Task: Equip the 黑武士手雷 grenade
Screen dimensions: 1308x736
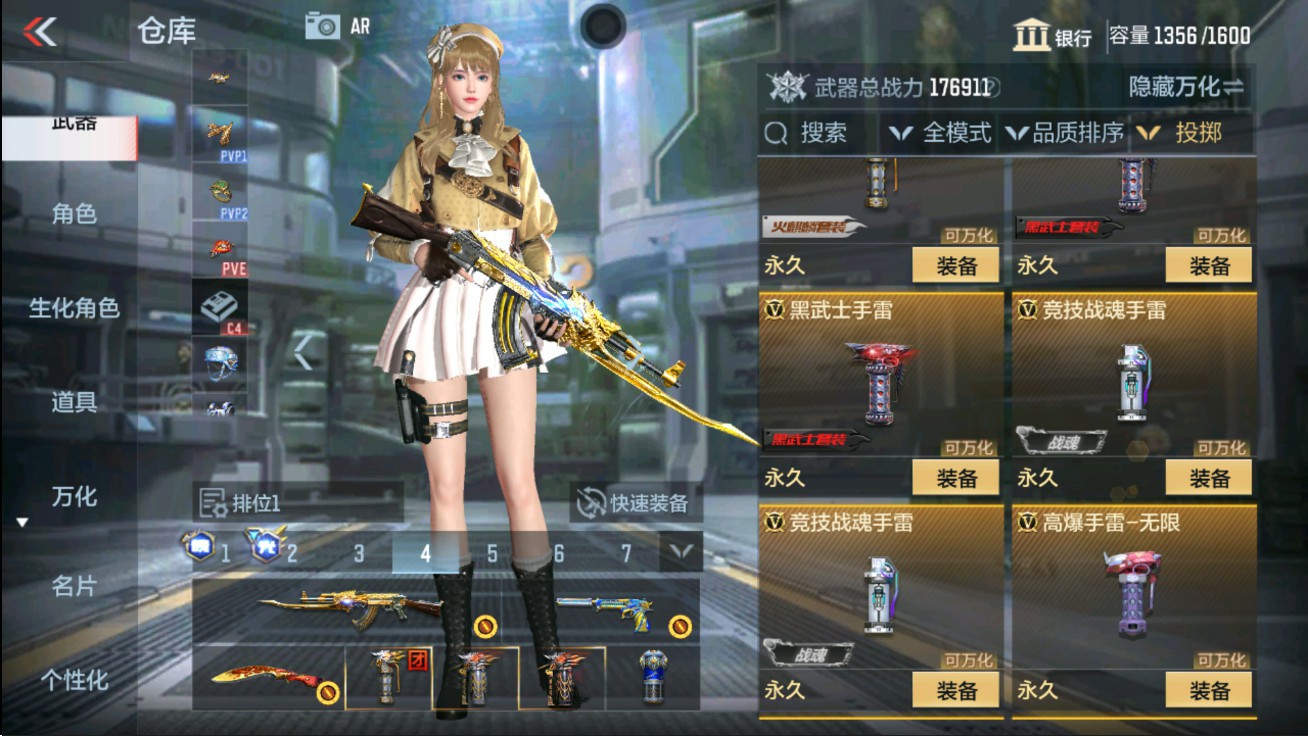Action: [x=955, y=477]
